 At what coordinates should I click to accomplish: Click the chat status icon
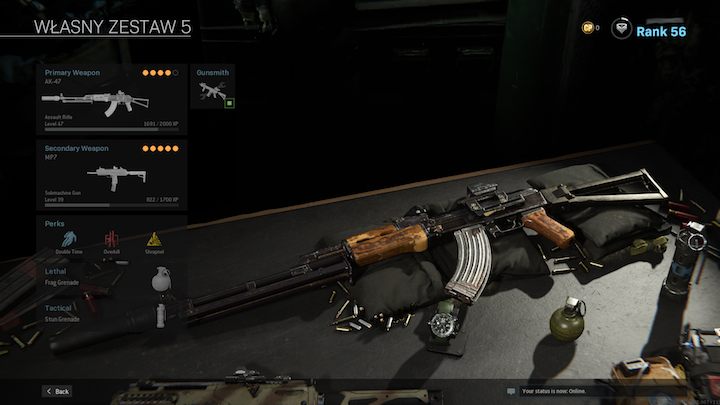(511, 391)
